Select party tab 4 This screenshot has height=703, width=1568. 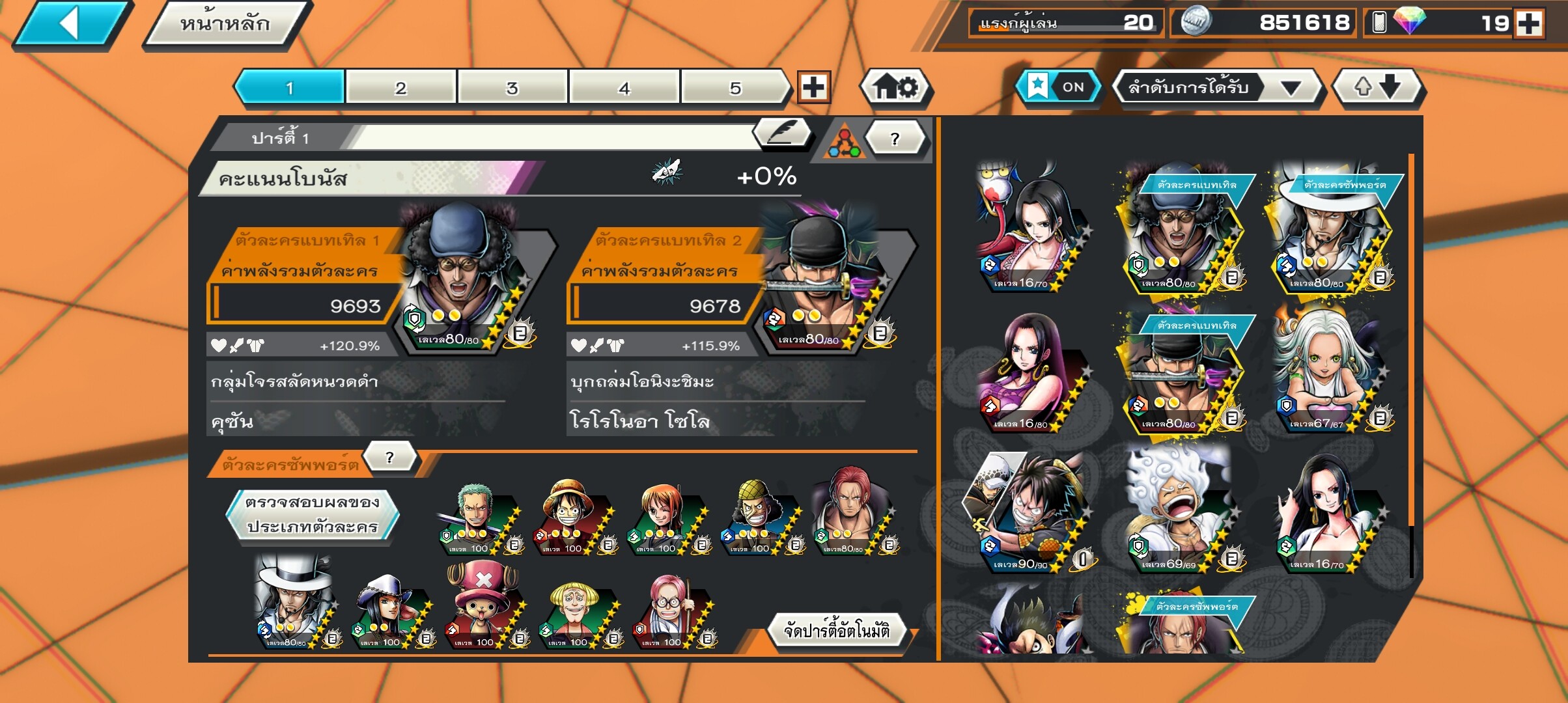pos(624,88)
